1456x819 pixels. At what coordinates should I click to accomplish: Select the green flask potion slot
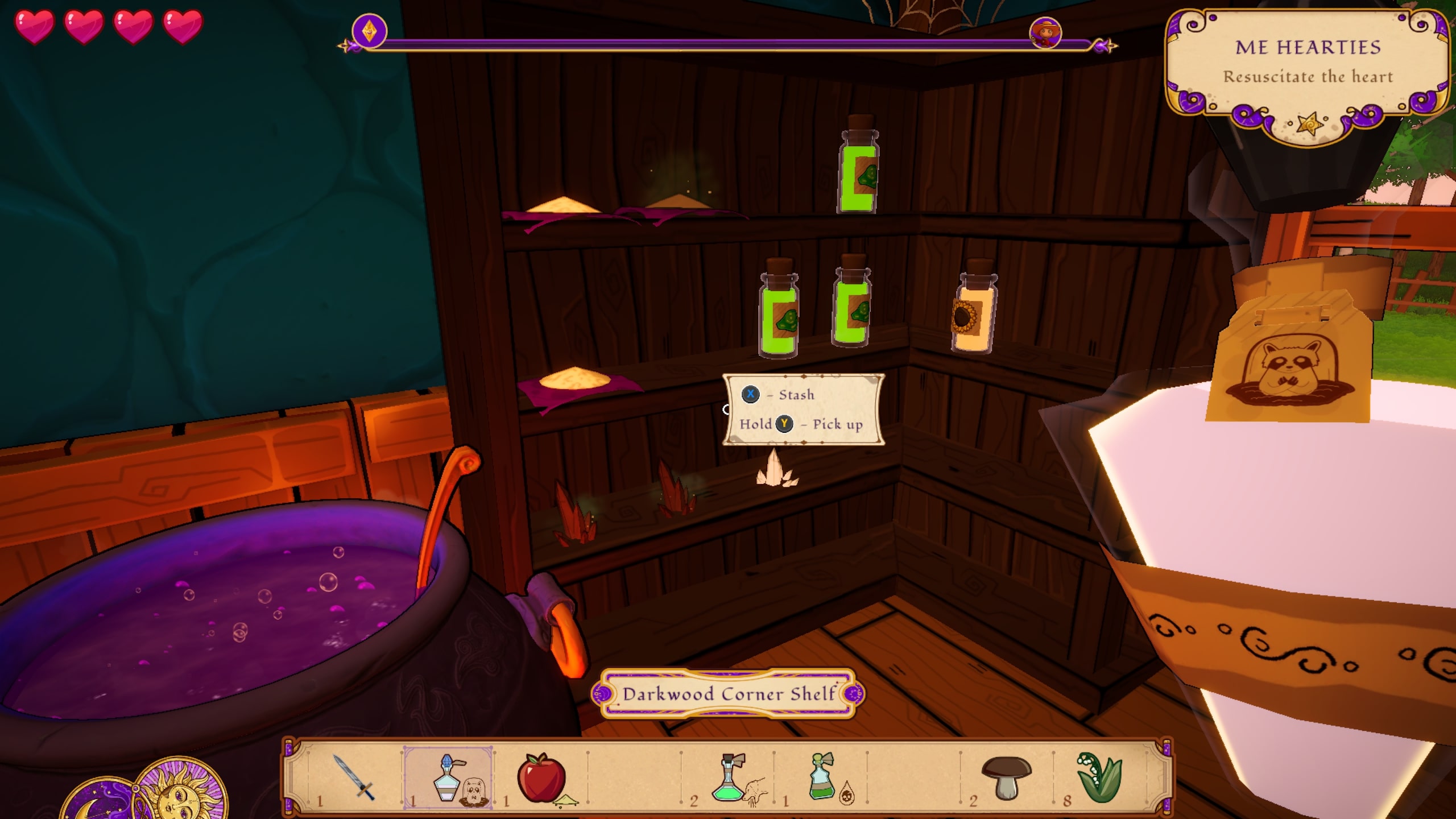pyautogui.click(x=729, y=777)
